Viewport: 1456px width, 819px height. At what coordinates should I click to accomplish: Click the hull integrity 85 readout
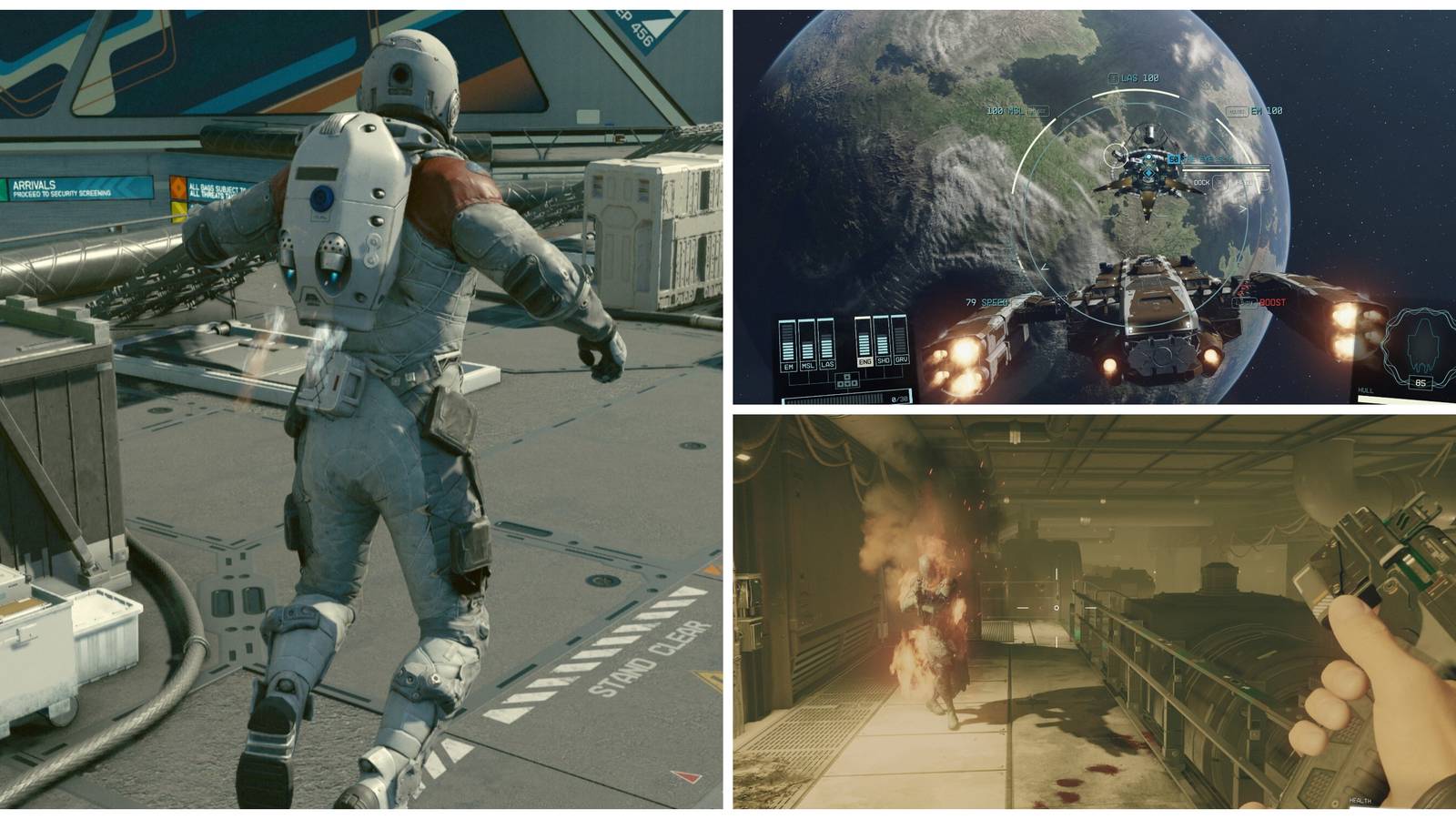[x=1421, y=382]
